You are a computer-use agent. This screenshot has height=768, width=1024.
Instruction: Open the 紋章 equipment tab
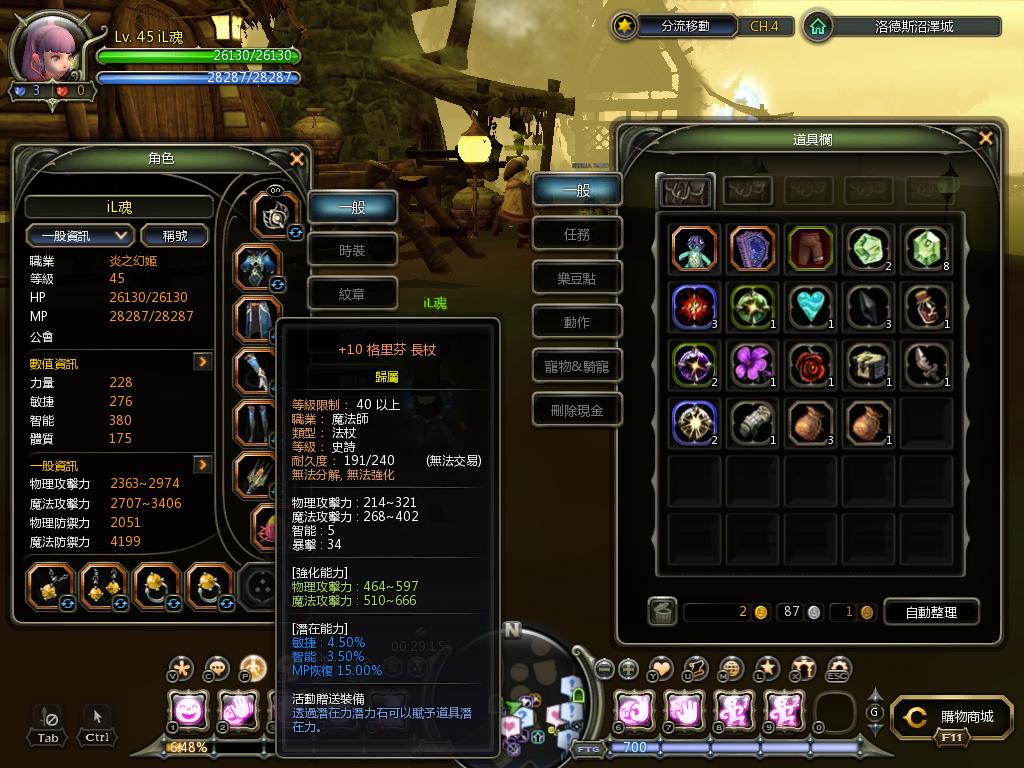pyautogui.click(x=352, y=294)
